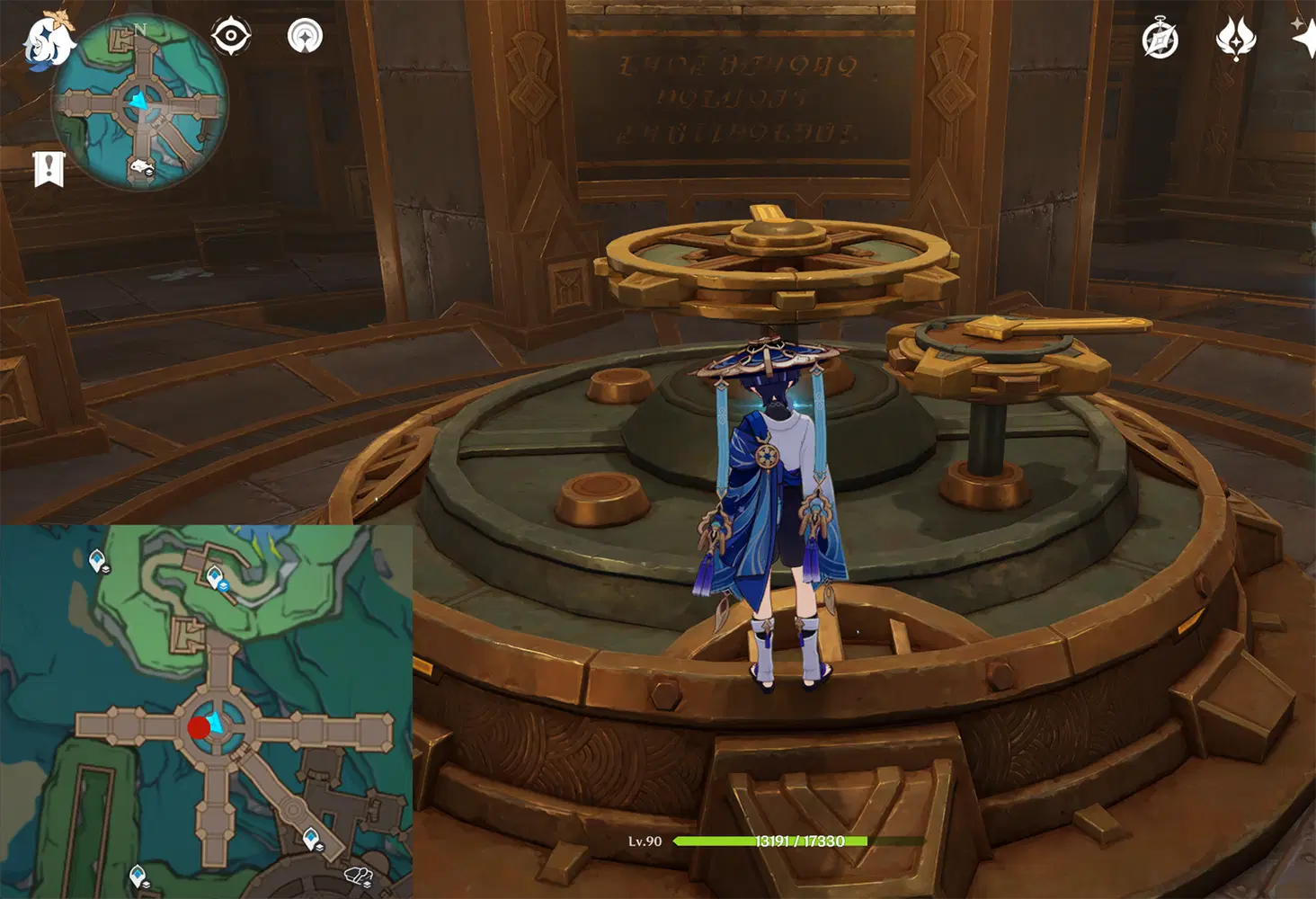Click the small gadget icon below the minimap fish
Image resolution: width=1316 pixels, height=899 pixels.
[148, 173]
